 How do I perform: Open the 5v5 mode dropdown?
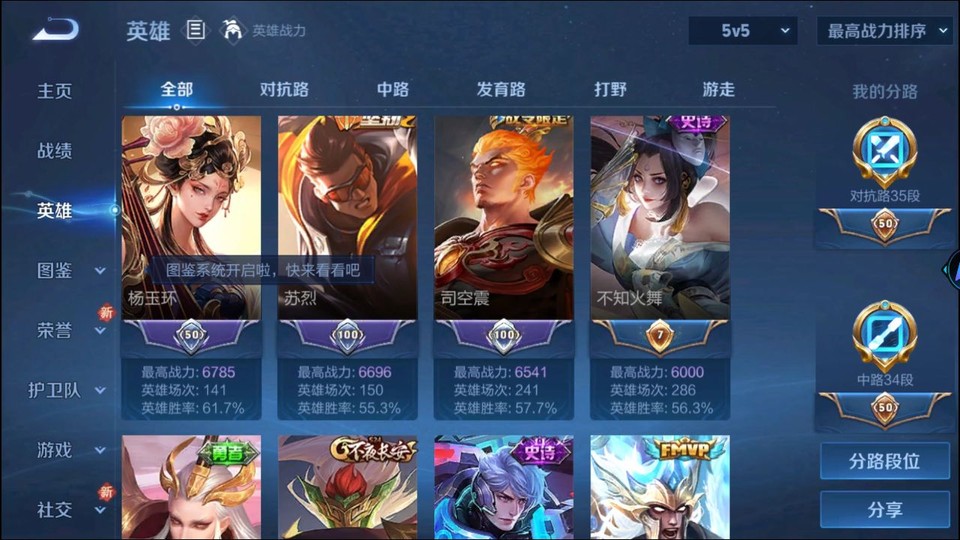(x=742, y=31)
